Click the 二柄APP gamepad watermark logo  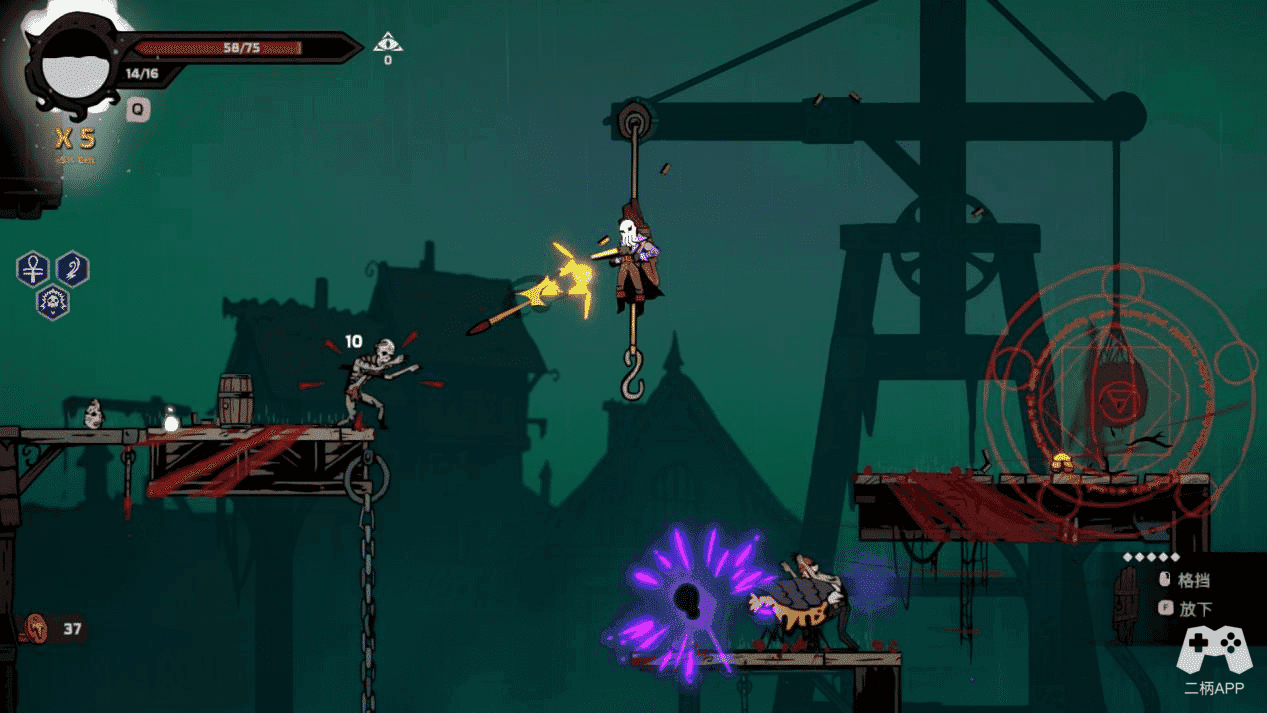tap(1213, 650)
